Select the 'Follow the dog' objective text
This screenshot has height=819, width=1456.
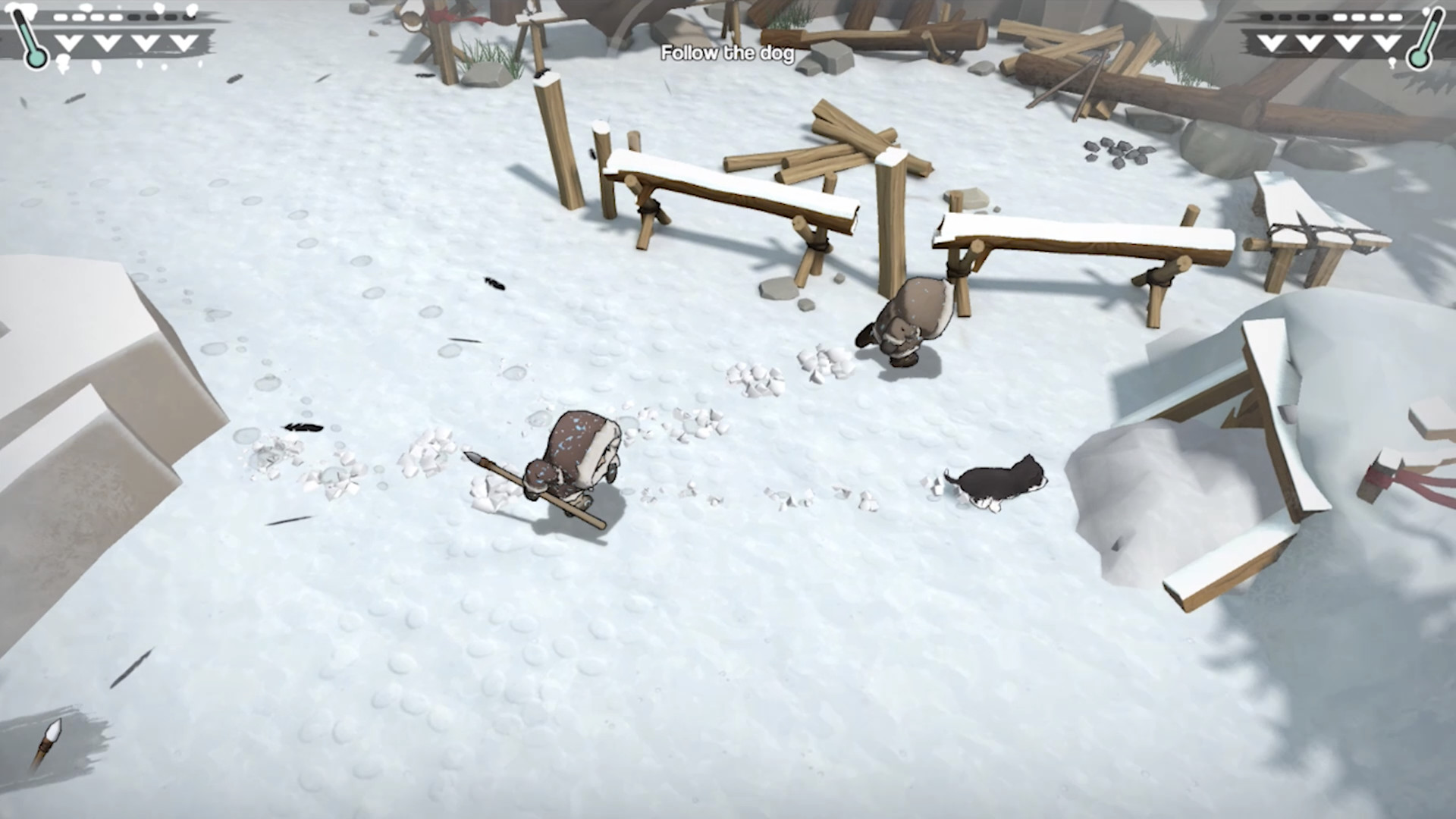pos(727,54)
